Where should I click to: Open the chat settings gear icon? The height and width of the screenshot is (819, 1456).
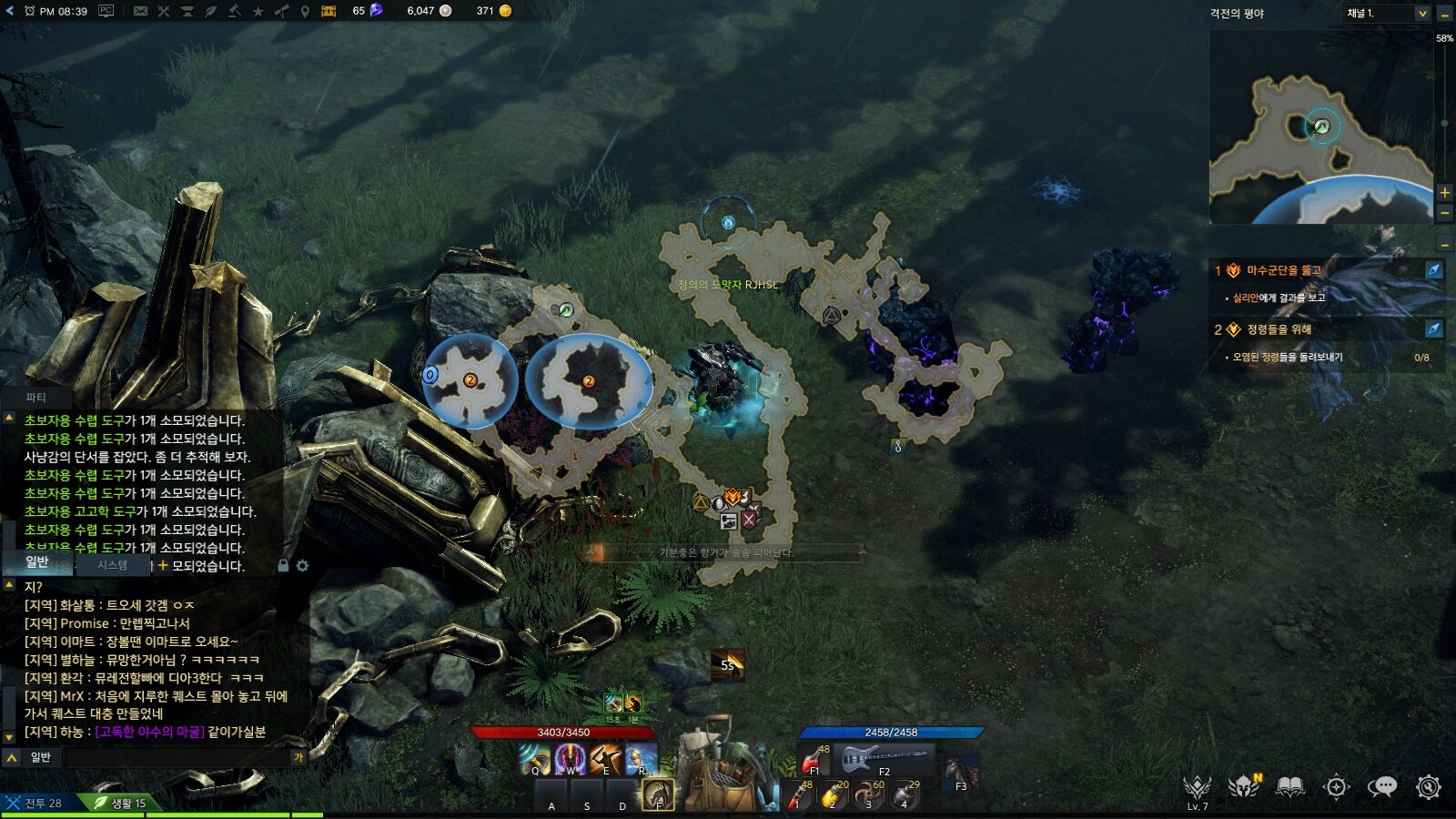[x=302, y=566]
